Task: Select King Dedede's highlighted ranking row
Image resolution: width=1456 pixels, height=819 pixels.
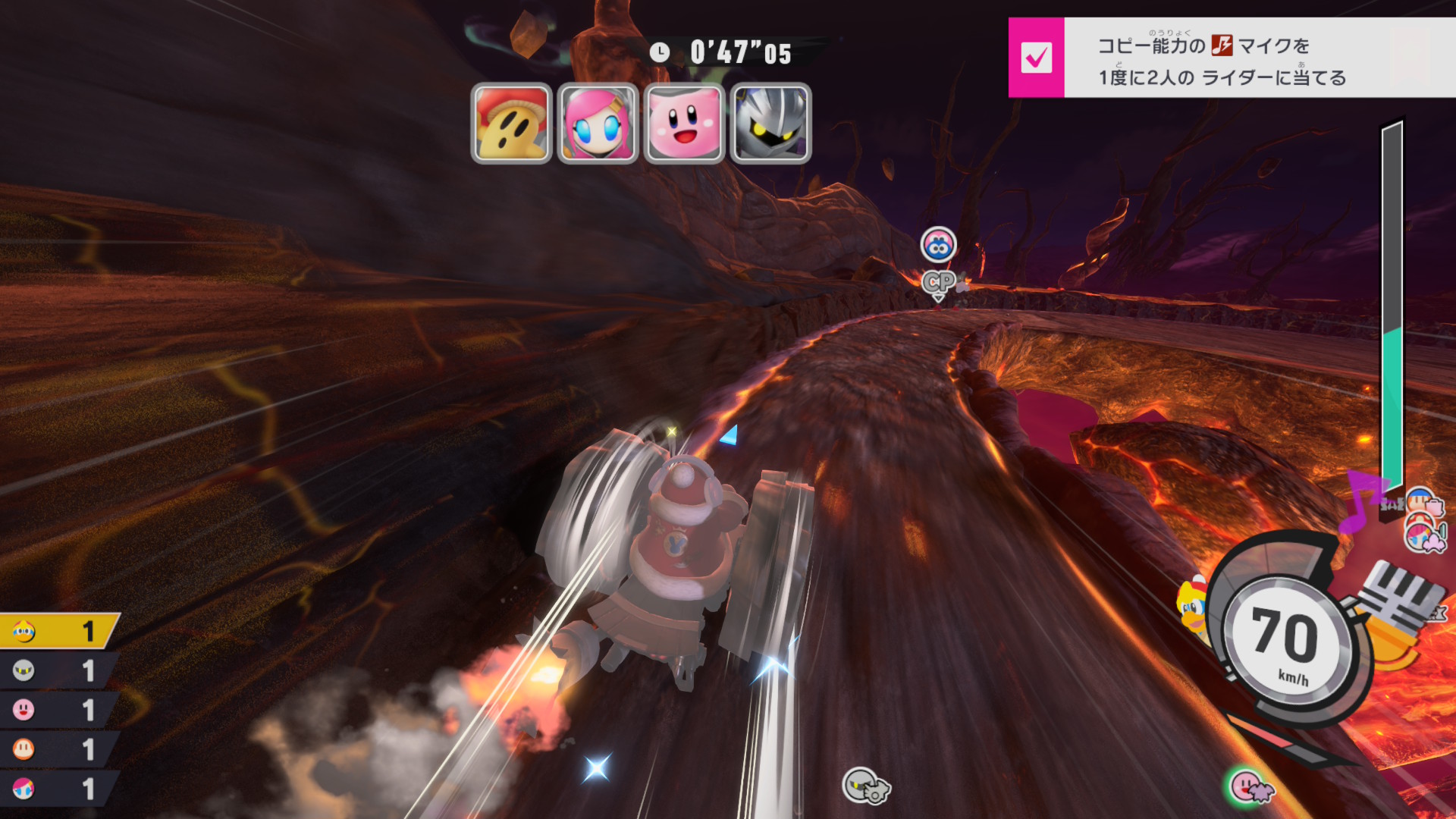Action: 58,631
